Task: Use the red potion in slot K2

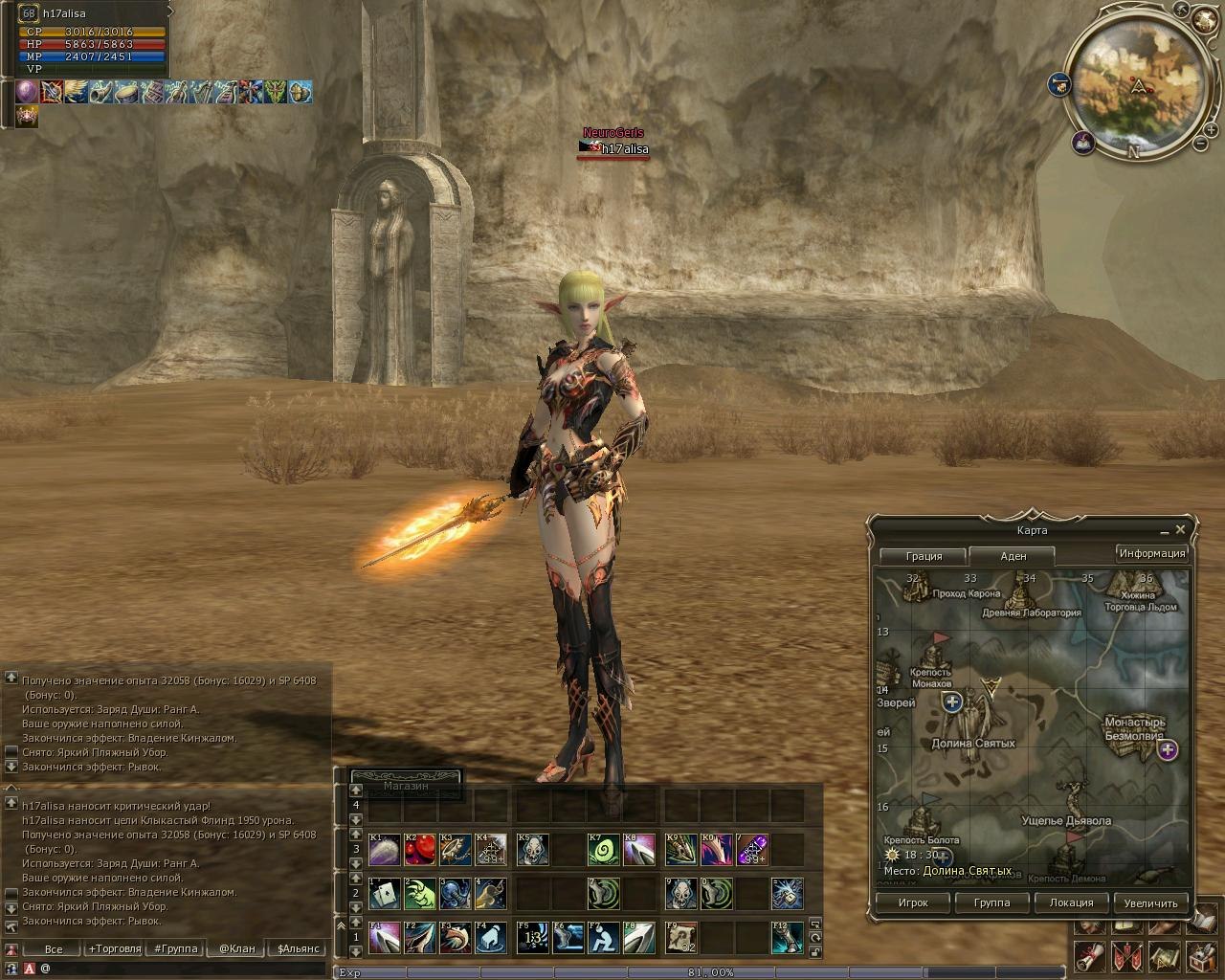Action: (419, 849)
